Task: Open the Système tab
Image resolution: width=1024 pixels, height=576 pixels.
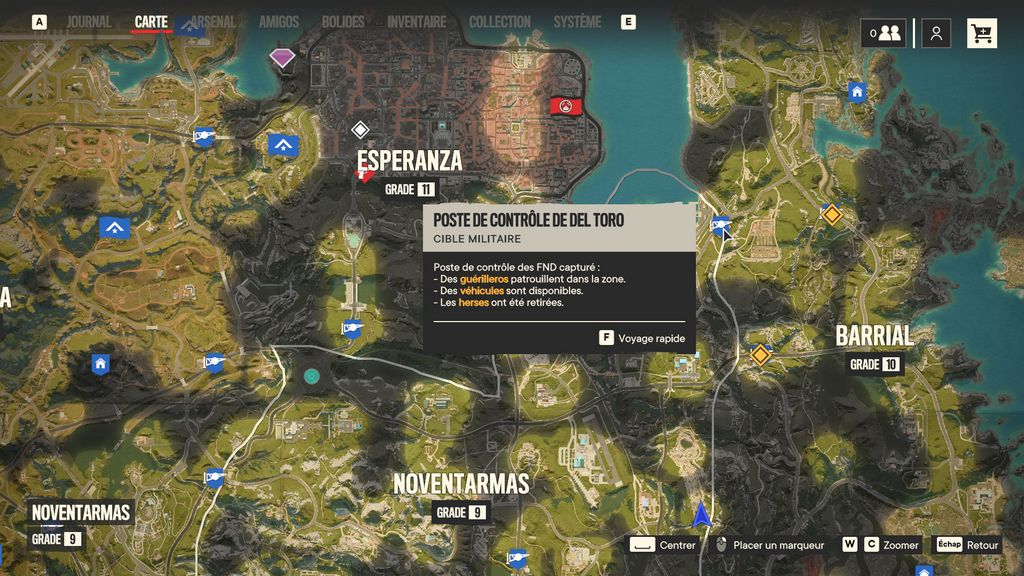Action: tap(577, 22)
